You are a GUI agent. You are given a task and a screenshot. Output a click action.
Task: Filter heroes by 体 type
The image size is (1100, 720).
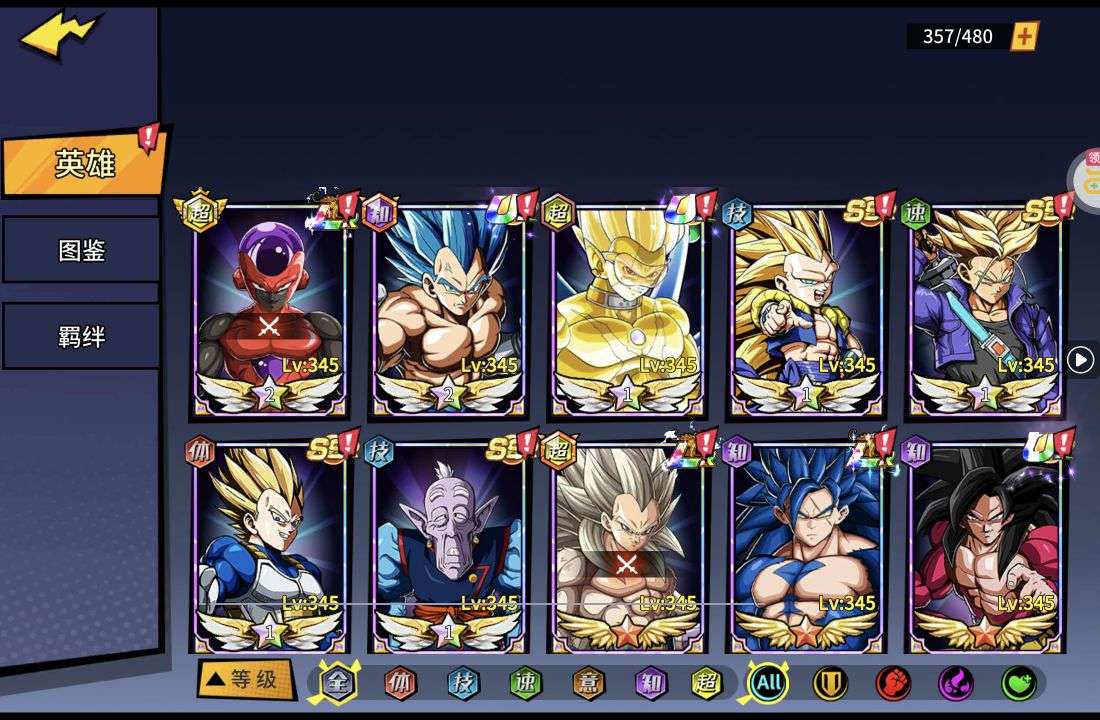pyautogui.click(x=400, y=683)
